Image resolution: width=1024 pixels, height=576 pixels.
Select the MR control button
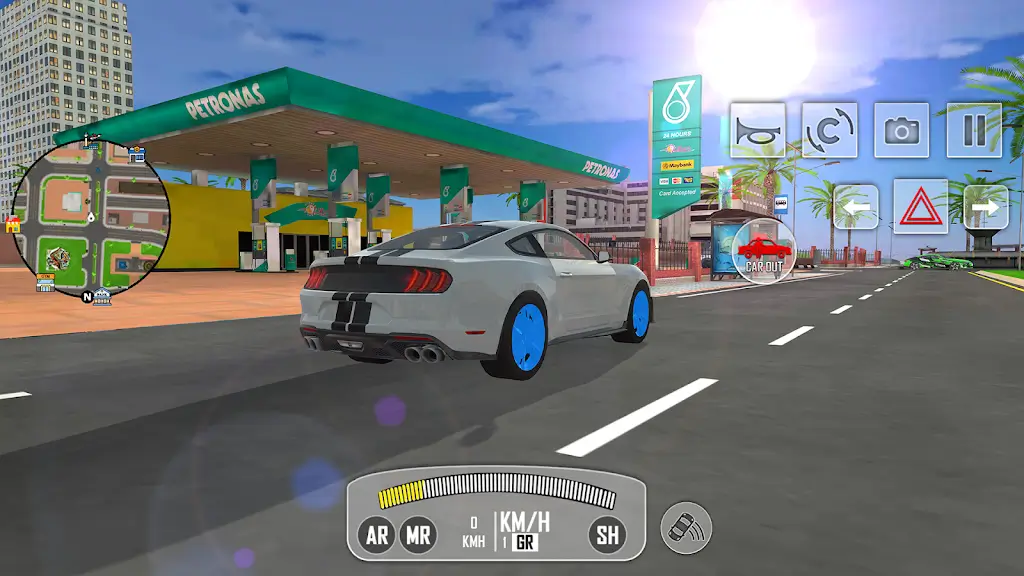418,535
